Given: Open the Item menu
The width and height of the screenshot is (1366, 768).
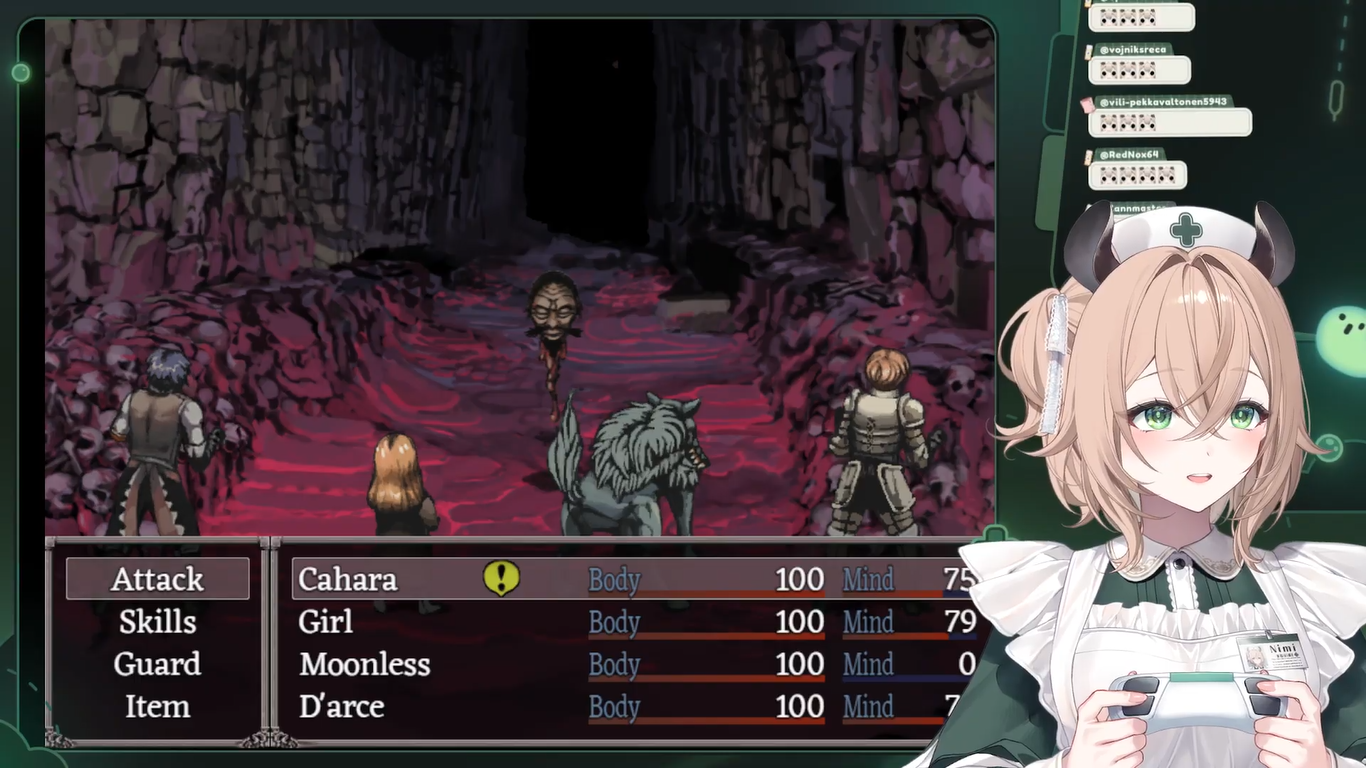Looking at the screenshot, I should tap(157, 707).
